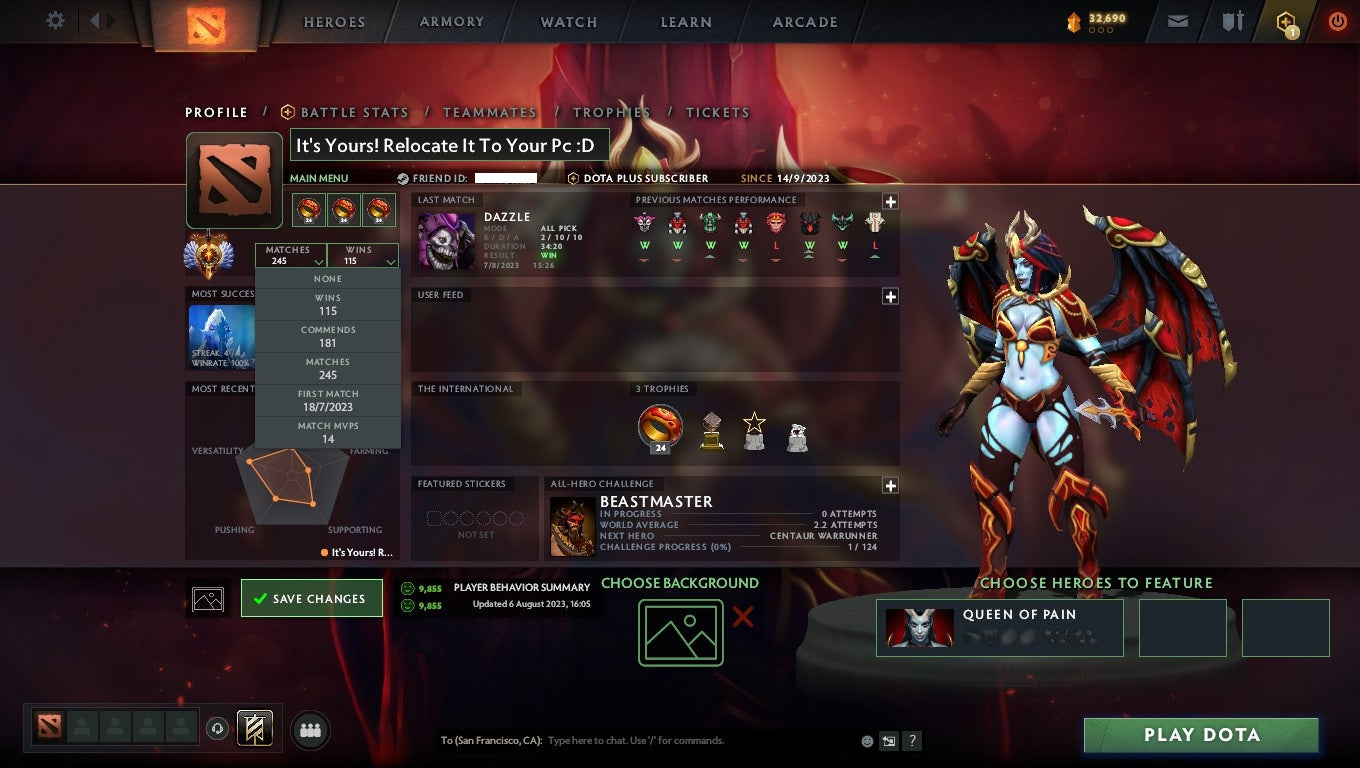Click the power button to exit Dota
The width and height of the screenshot is (1360, 768).
tap(1337, 21)
